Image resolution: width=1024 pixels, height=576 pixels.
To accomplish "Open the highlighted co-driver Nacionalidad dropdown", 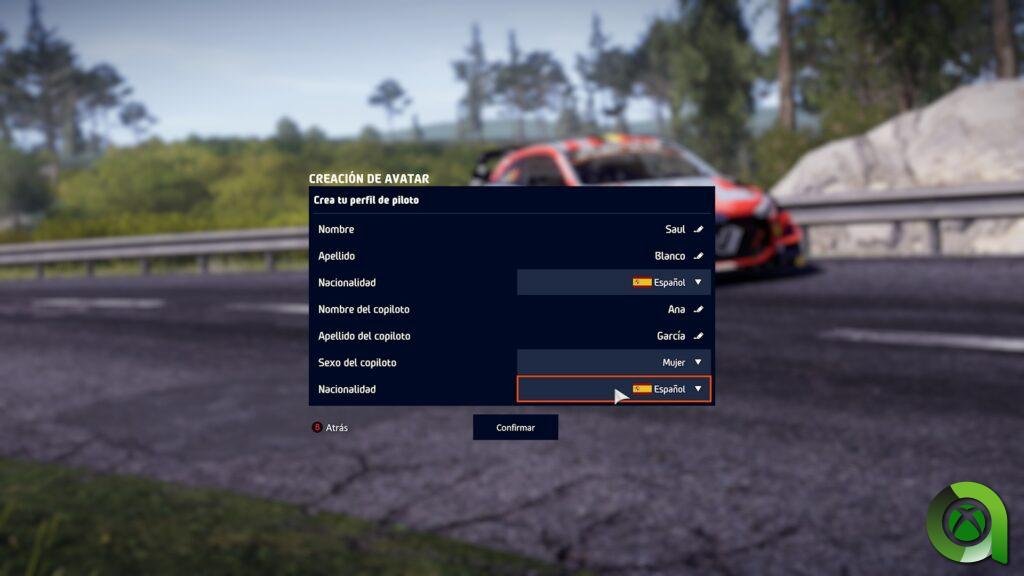I will 614,389.
